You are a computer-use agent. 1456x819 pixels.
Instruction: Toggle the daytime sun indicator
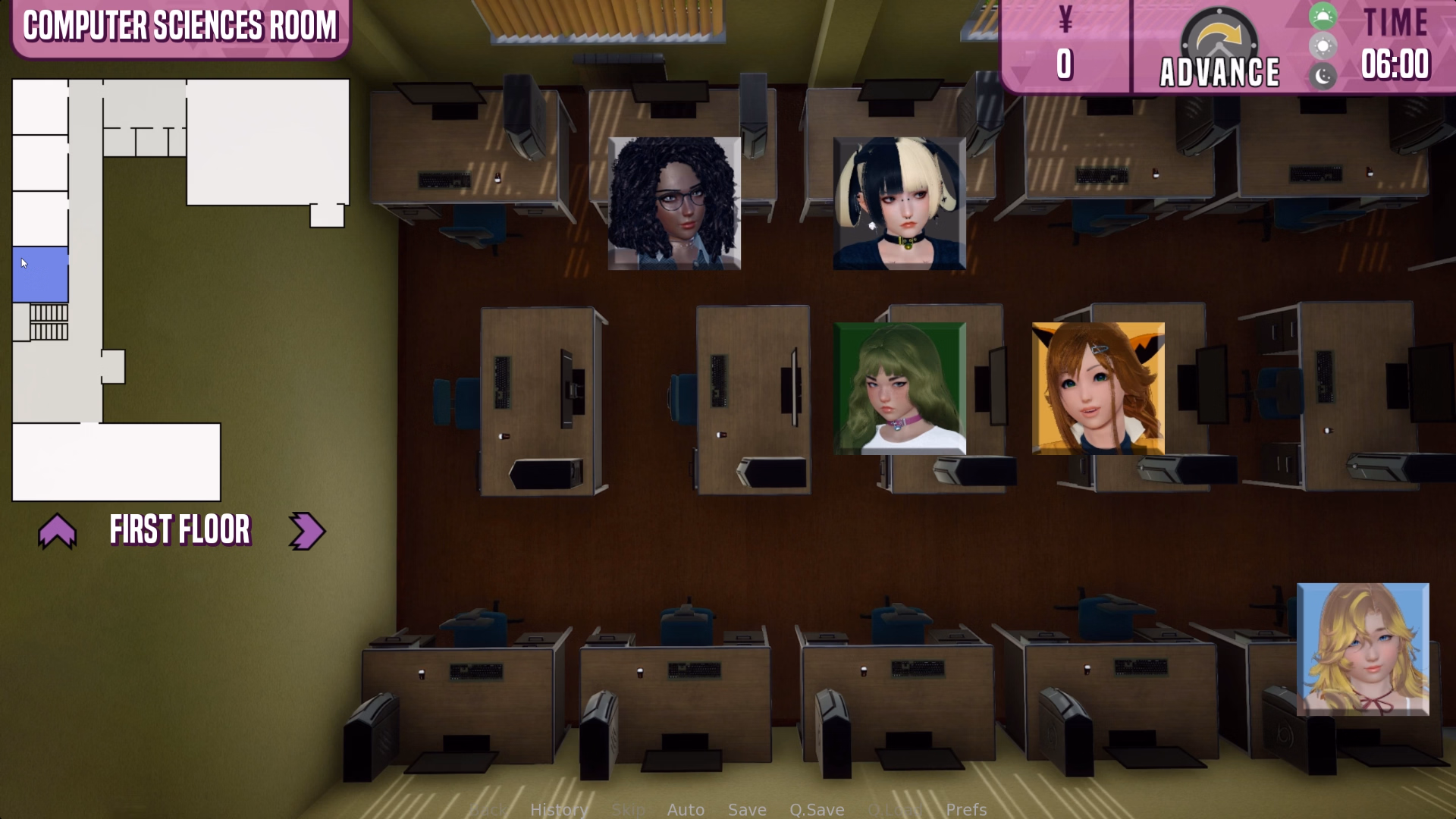click(x=1323, y=45)
